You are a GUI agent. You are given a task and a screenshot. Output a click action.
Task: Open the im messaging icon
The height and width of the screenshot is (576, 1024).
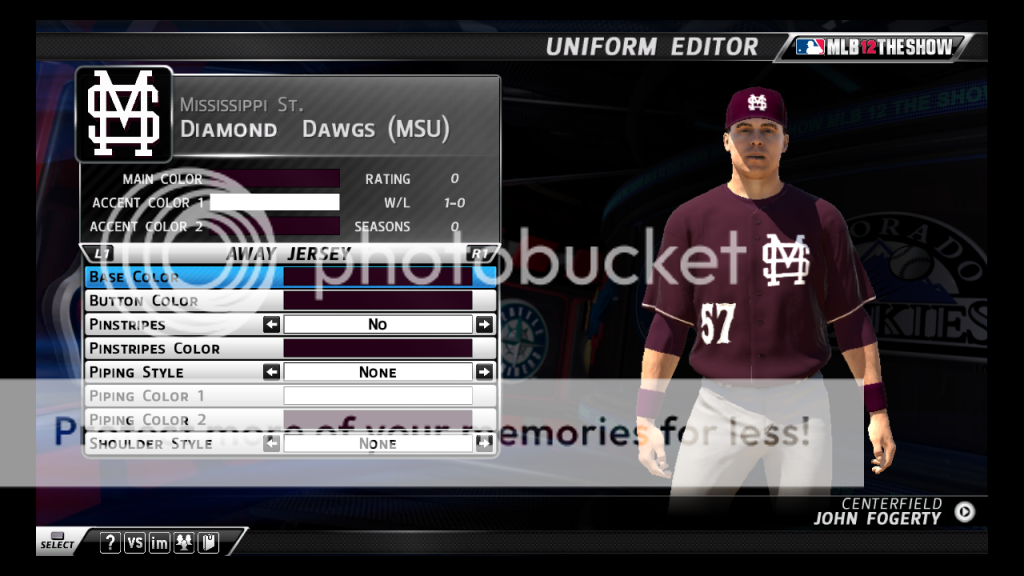coord(159,543)
